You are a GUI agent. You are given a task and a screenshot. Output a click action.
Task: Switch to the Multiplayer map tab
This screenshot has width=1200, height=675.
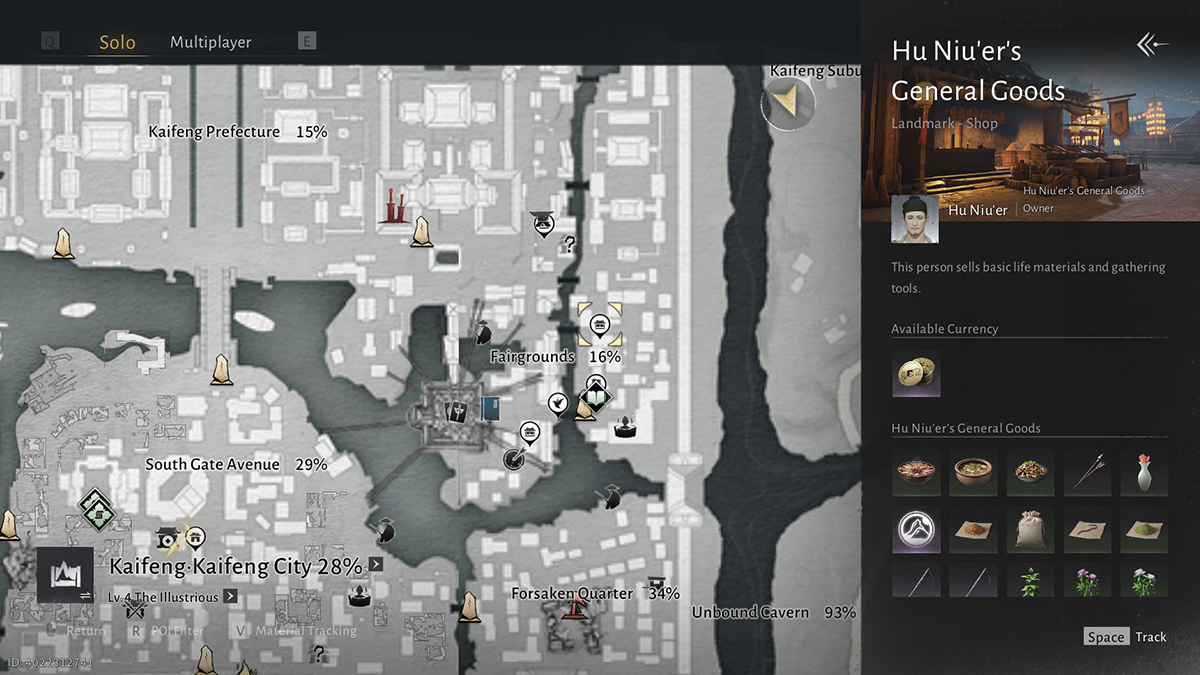pyautogui.click(x=210, y=42)
